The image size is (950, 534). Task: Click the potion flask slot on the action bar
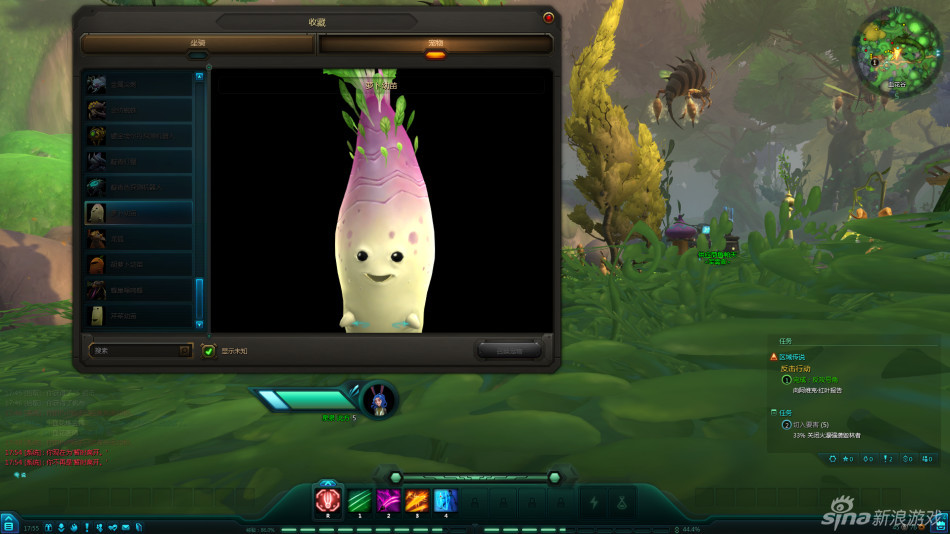point(622,502)
